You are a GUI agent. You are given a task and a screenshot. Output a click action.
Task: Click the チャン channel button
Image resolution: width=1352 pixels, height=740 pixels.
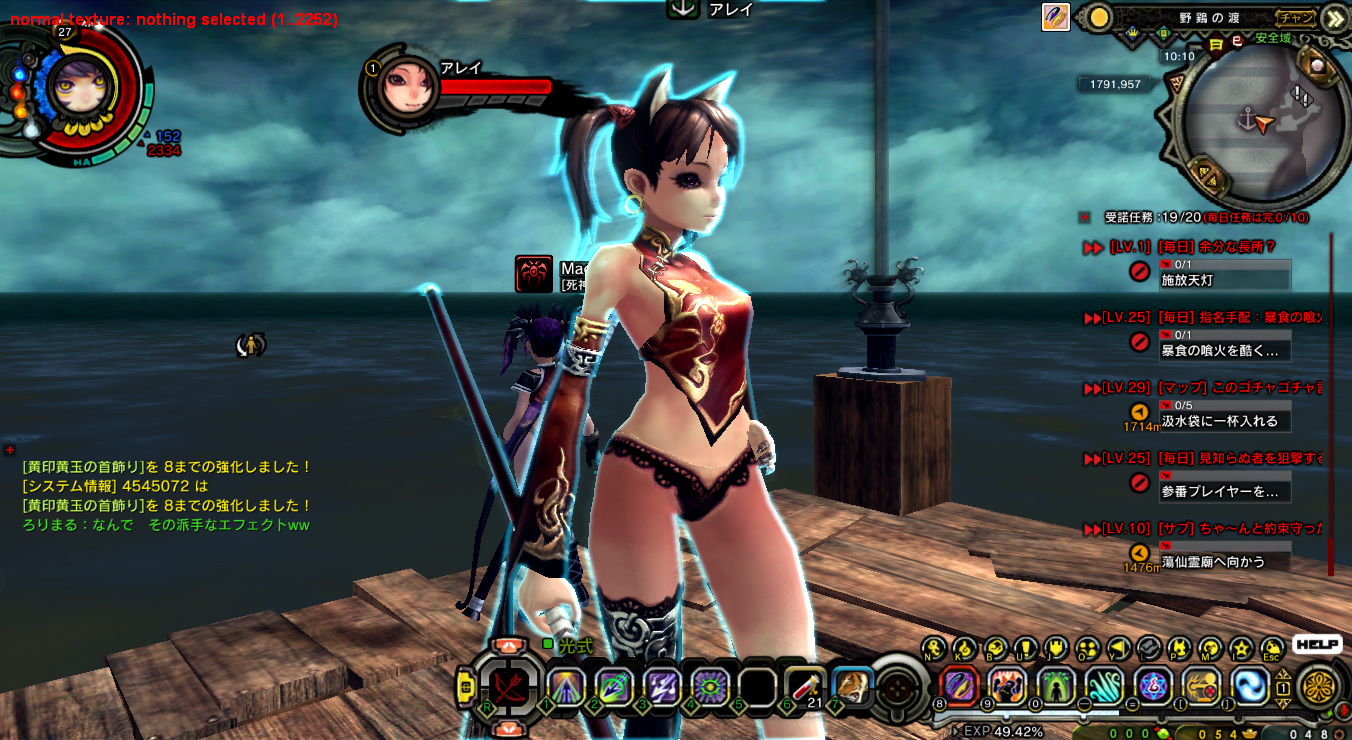(1296, 17)
